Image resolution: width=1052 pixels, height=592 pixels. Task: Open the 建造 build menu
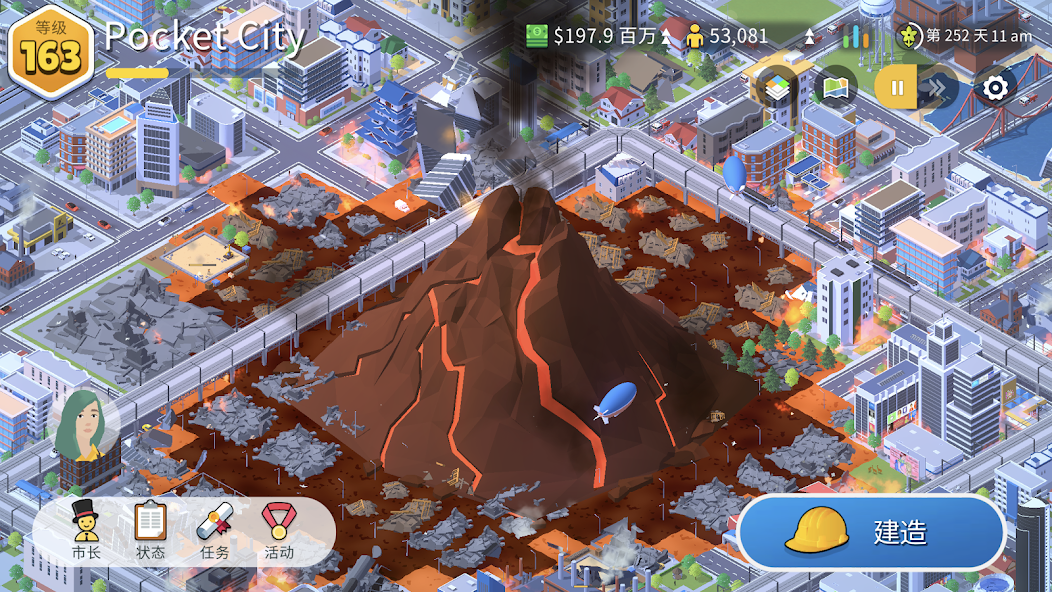871,532
